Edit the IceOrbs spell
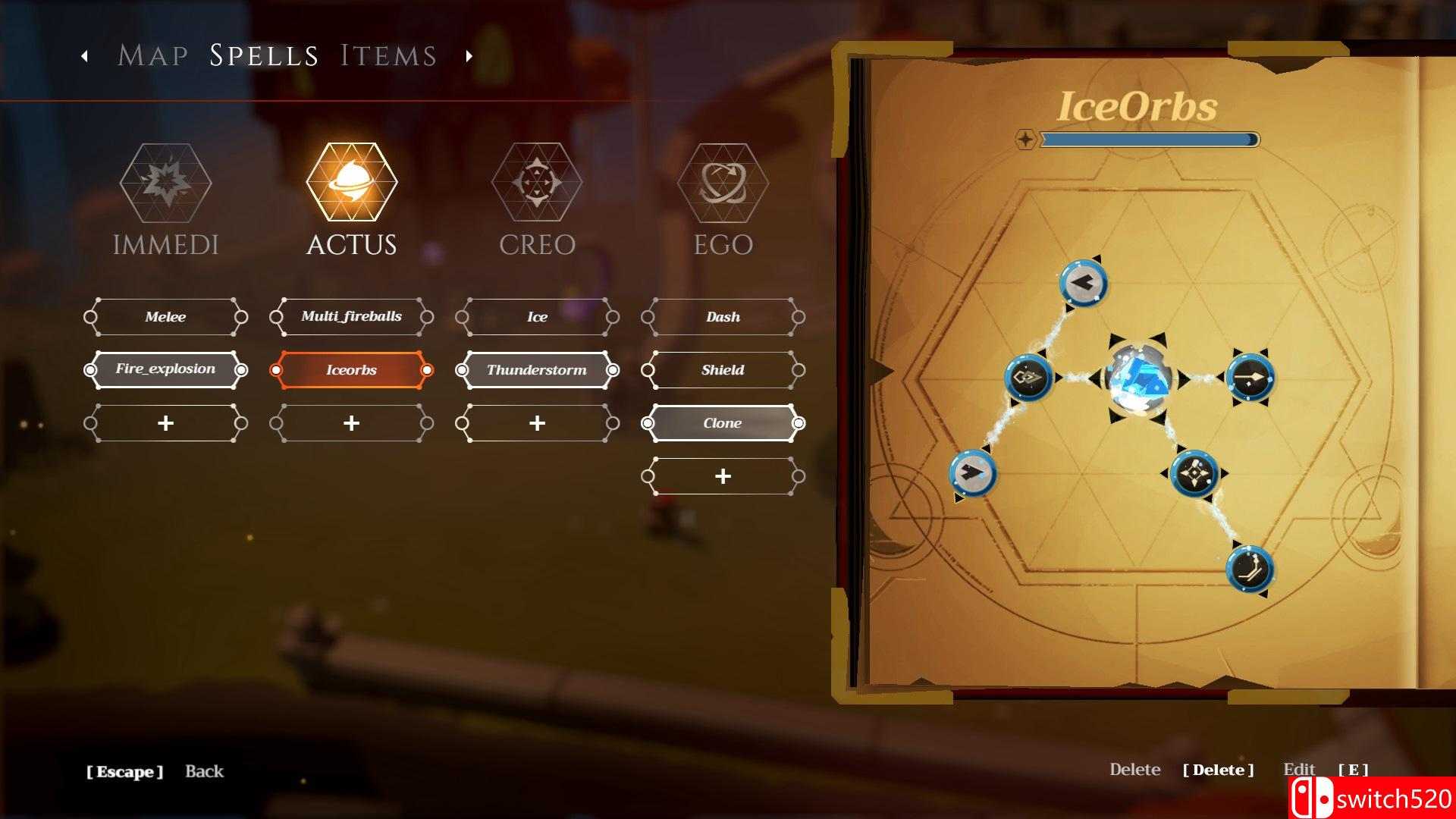Viewport: 1456px width, 819px height. (1298, 770)
